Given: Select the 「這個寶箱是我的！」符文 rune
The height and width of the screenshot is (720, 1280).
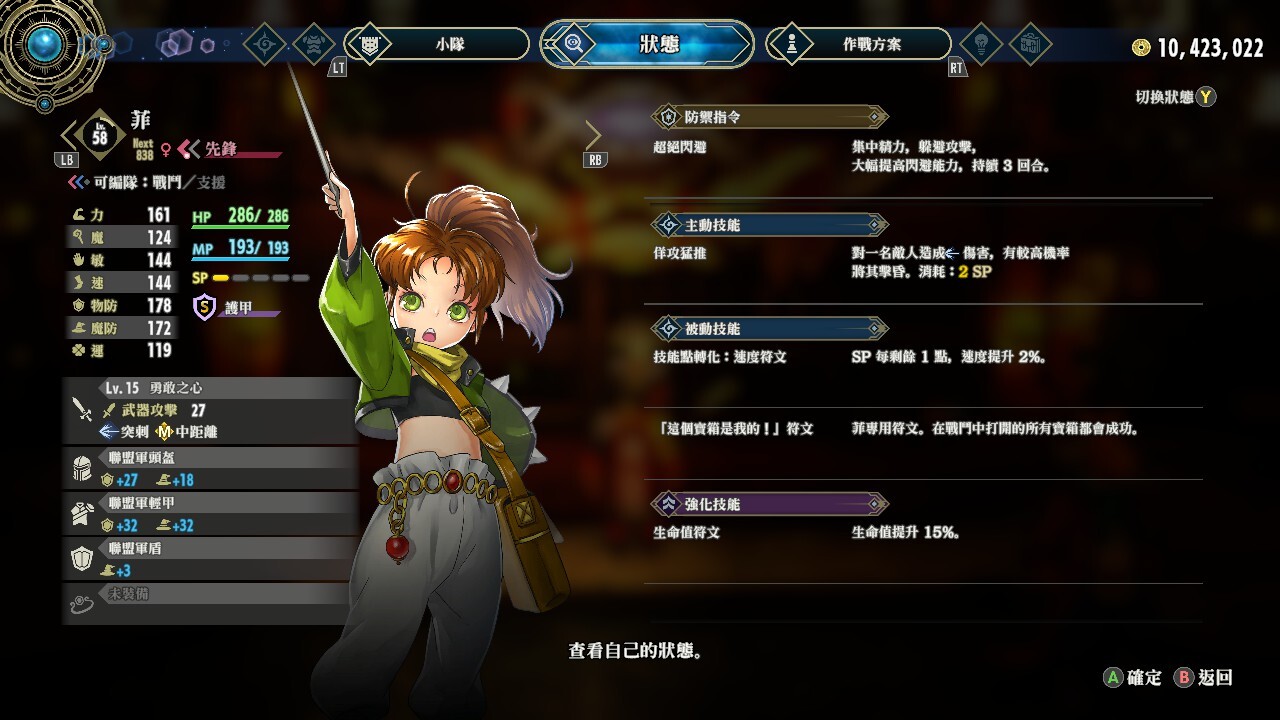Looking at the screenshot, I should tap(733, 429).
